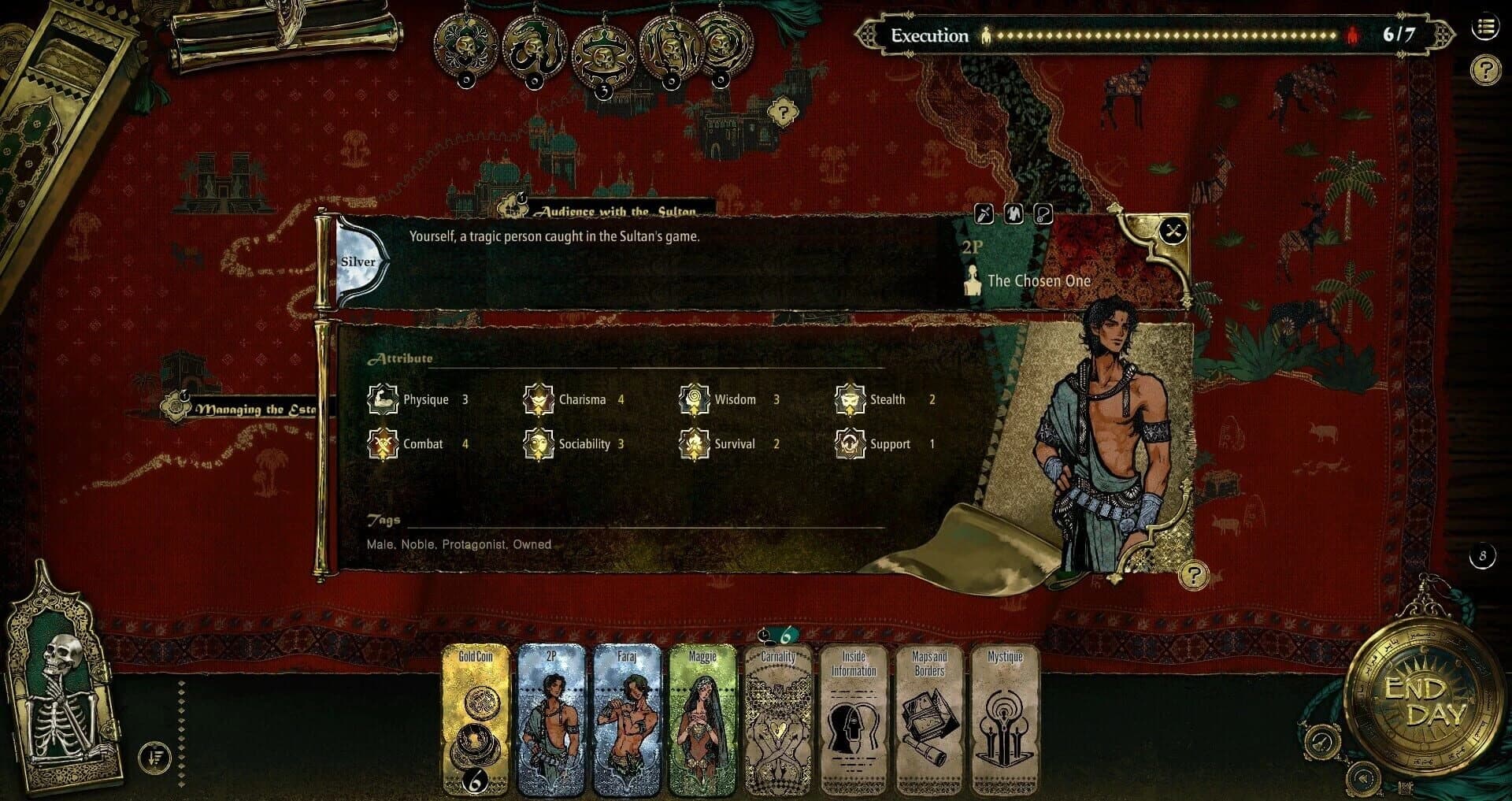This screenshot has height=801, width=1512.
Task: Click The Chosen One profession label
Action: click(x=1039, y=280)
